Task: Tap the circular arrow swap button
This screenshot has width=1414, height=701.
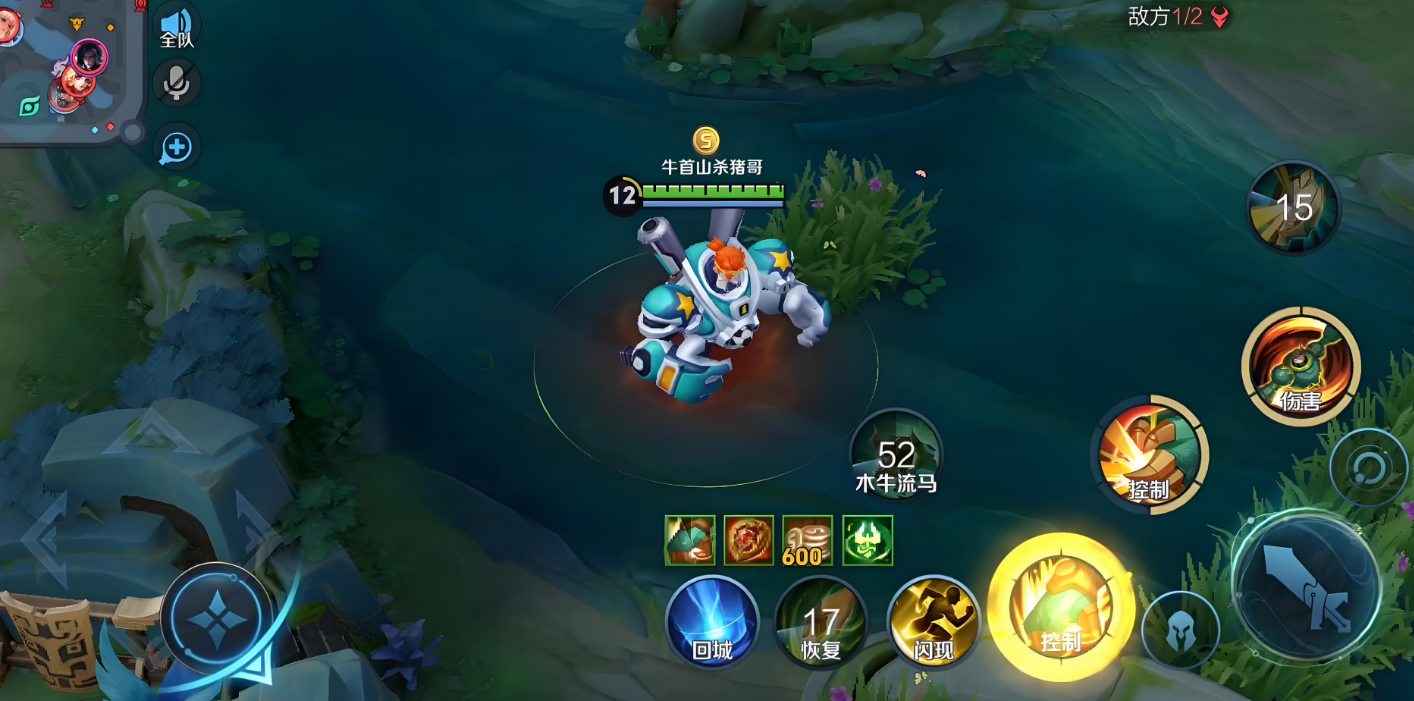Action: (x=1367, y=467)
